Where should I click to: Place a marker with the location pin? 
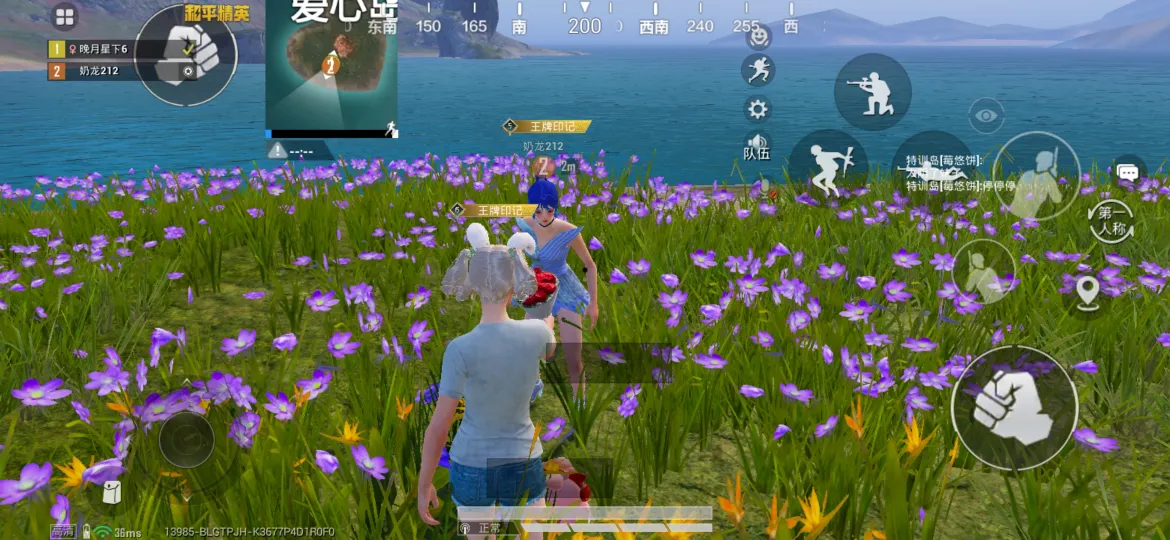click(x=1087, y=290)
